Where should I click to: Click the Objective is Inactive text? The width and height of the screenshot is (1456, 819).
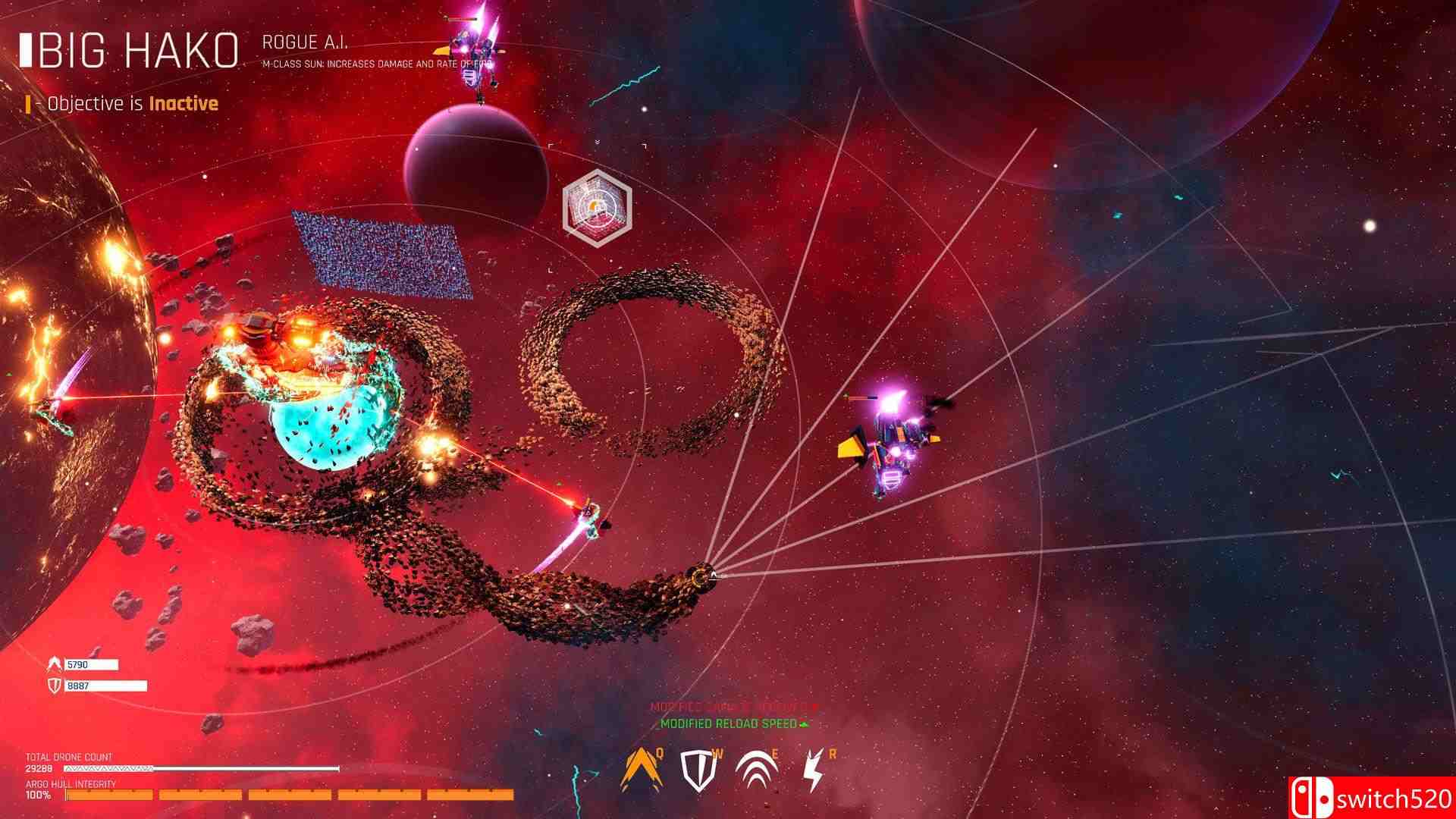[129, 103]
